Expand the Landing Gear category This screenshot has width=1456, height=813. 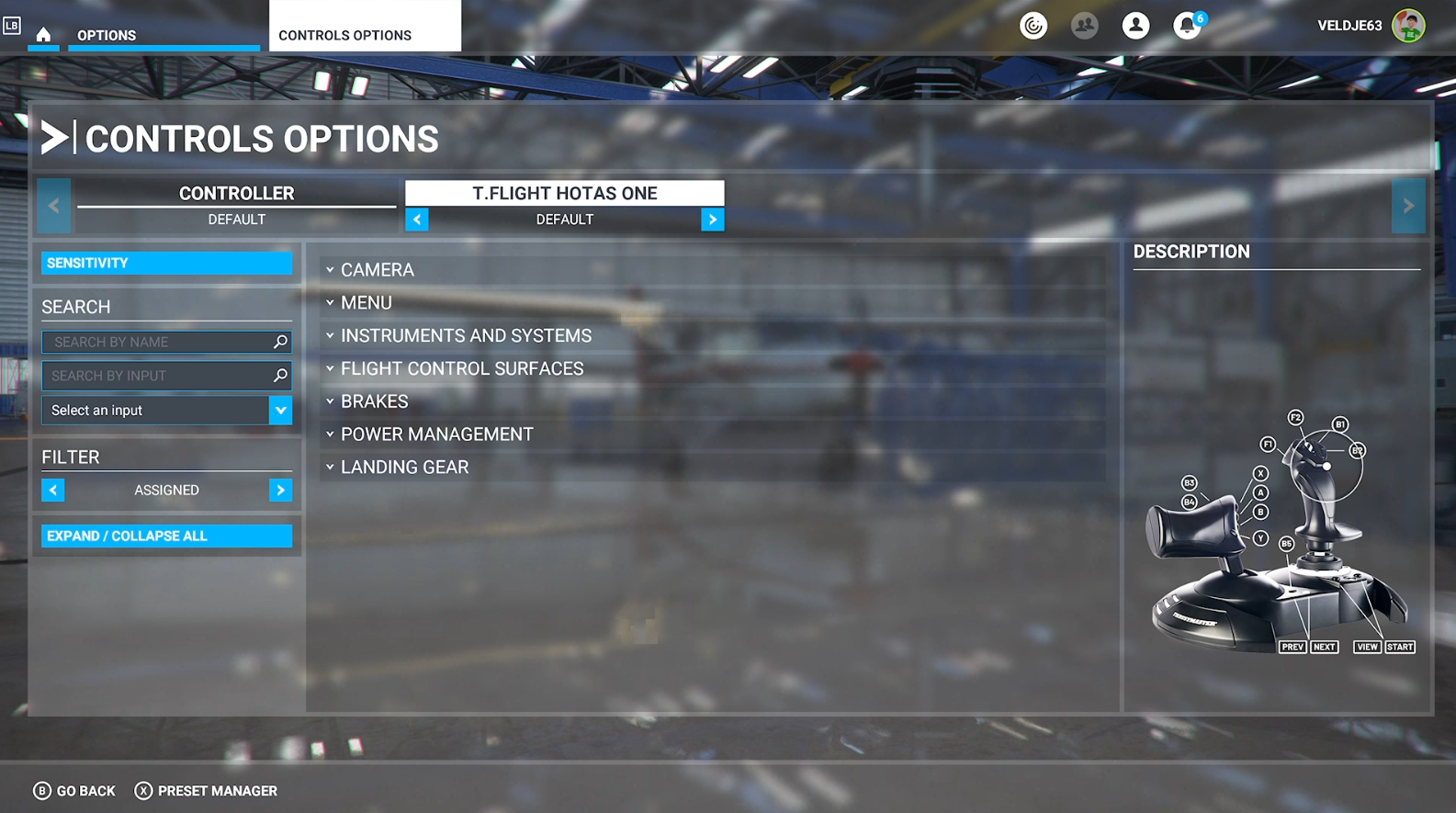pyautogui.click(x=404, y=468)
